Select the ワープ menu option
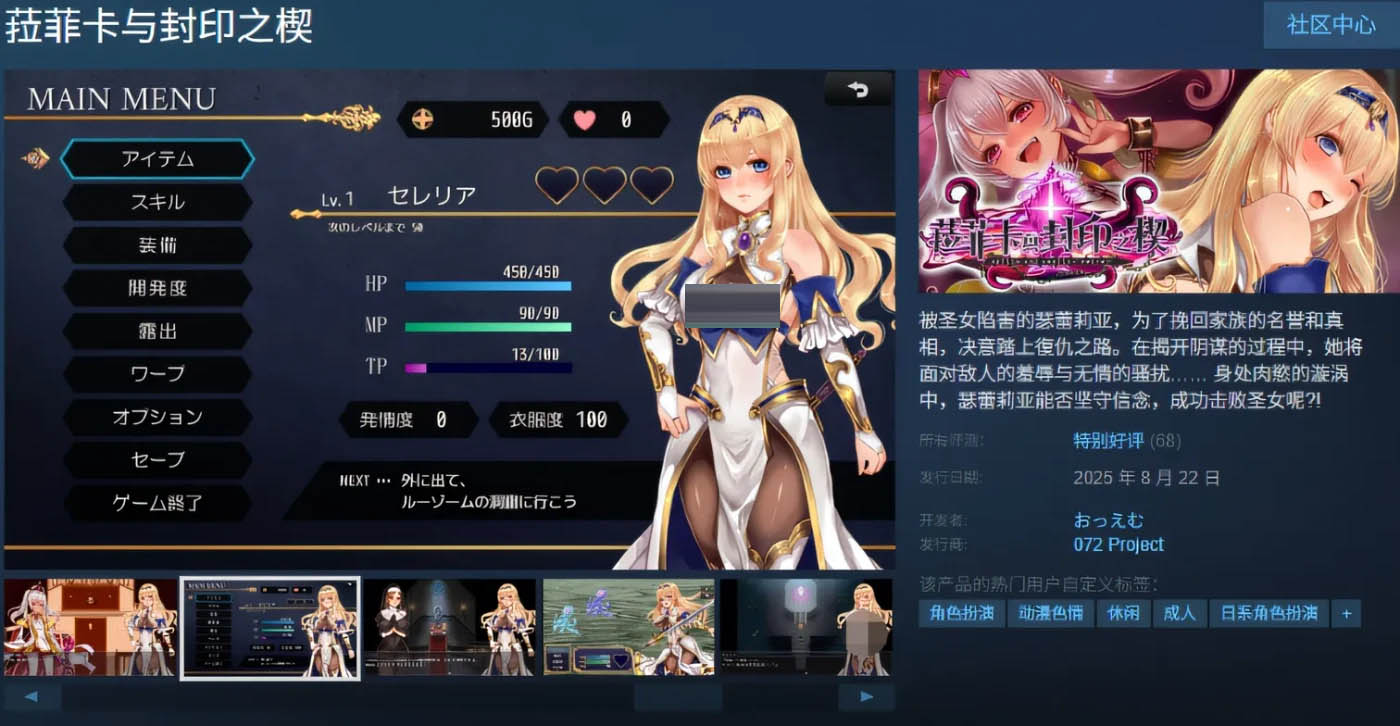The width and height of the screenshot is (1400, 726). click(x=156, y=374)
